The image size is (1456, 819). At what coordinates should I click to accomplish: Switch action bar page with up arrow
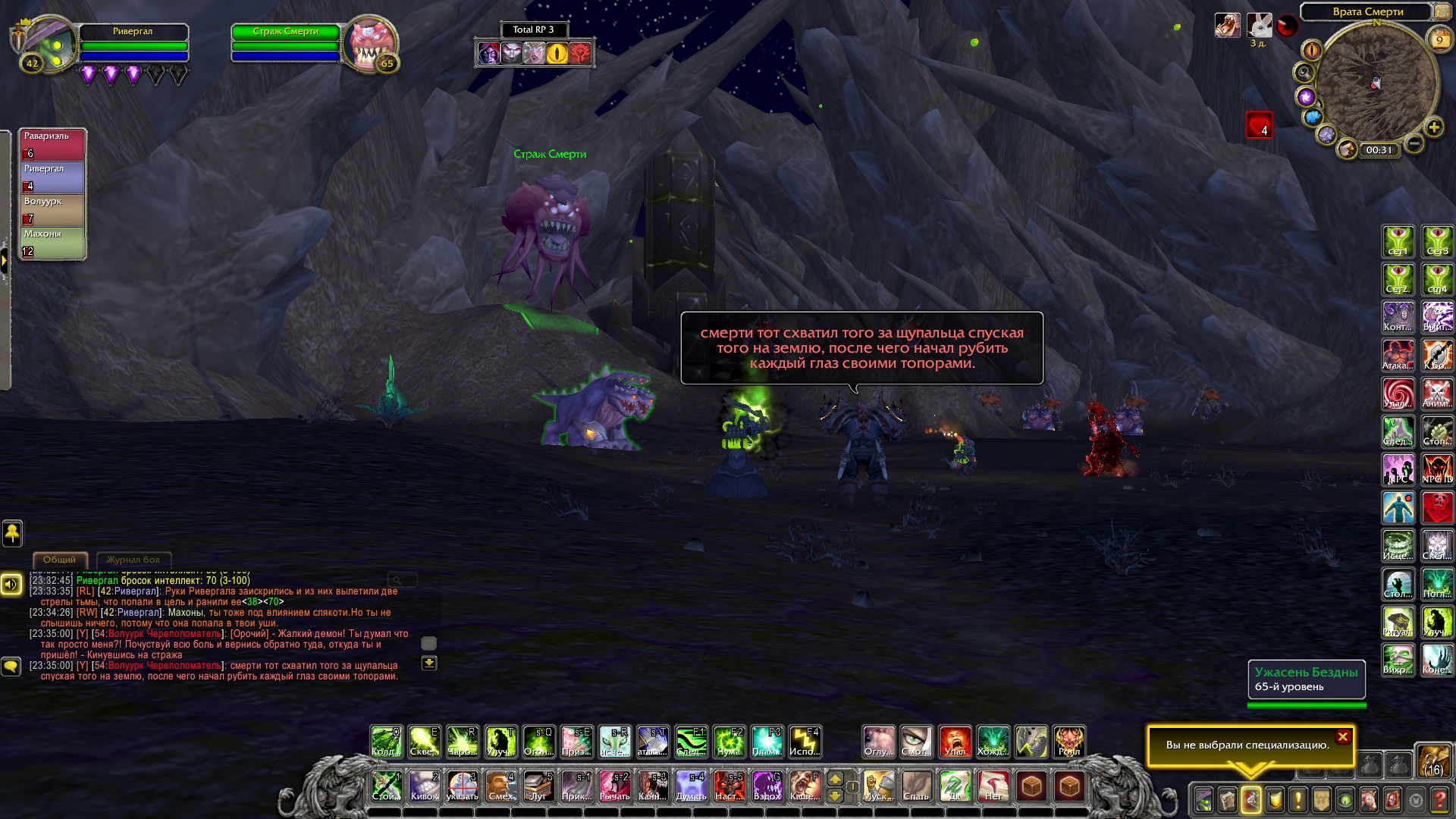click(835, 779)
